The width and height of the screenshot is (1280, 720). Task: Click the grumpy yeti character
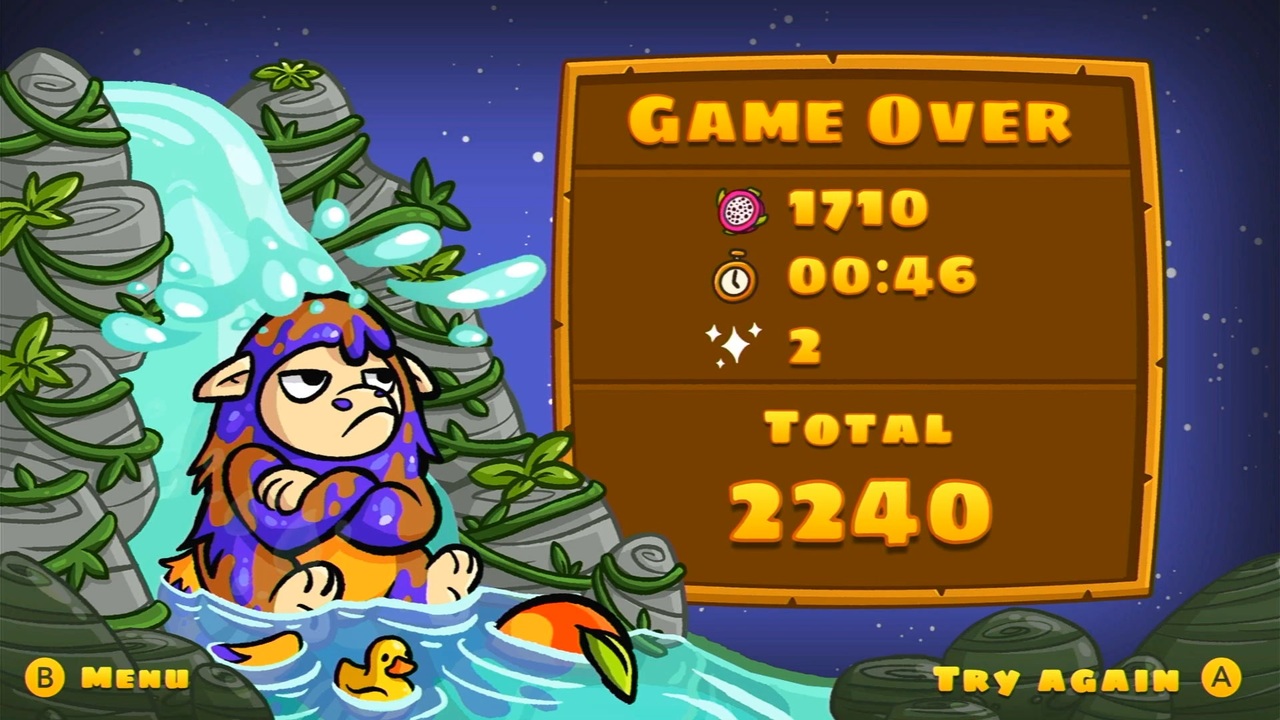(320, 440)
